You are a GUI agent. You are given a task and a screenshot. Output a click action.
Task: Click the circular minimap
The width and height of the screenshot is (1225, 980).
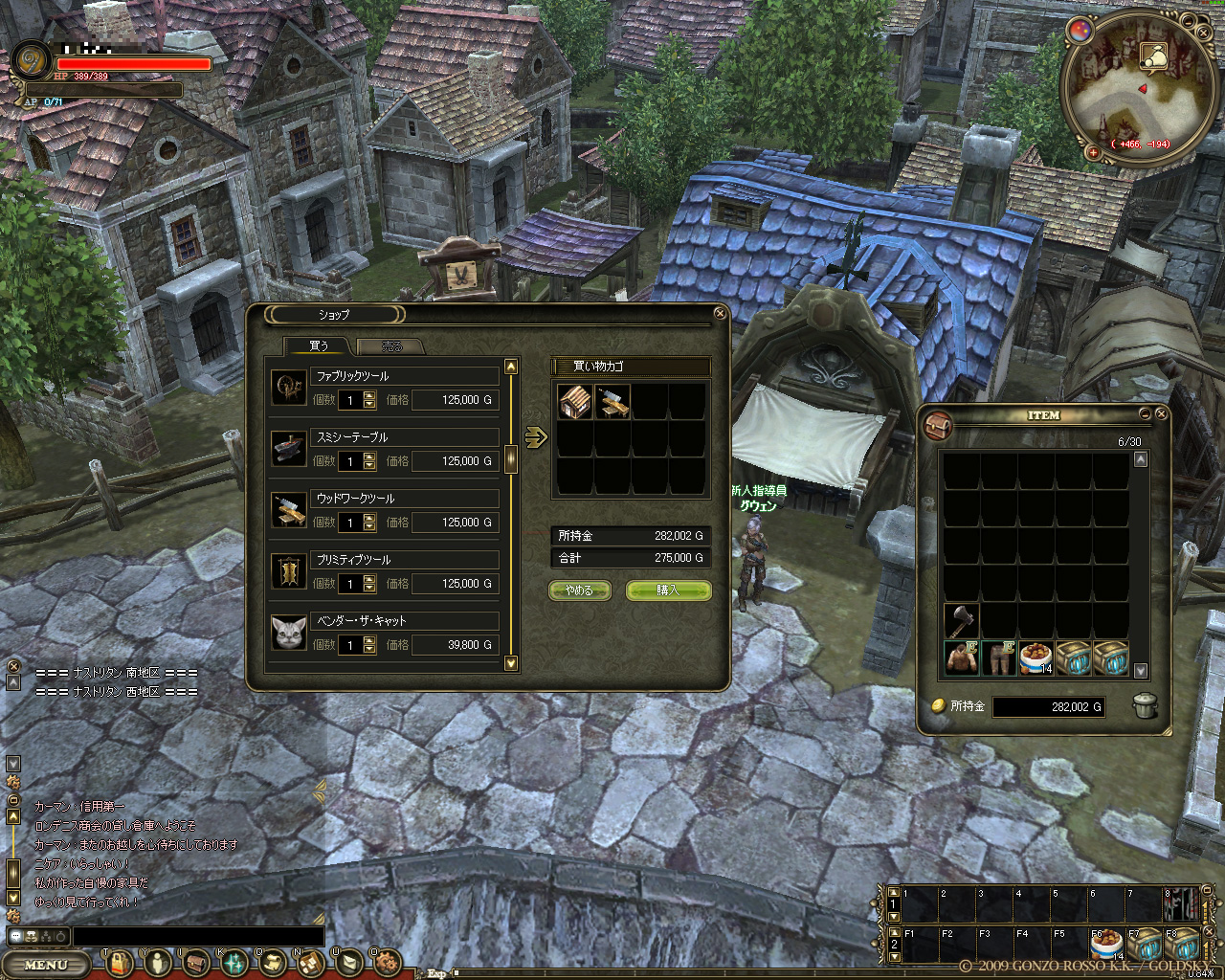tap(1132, 86)
